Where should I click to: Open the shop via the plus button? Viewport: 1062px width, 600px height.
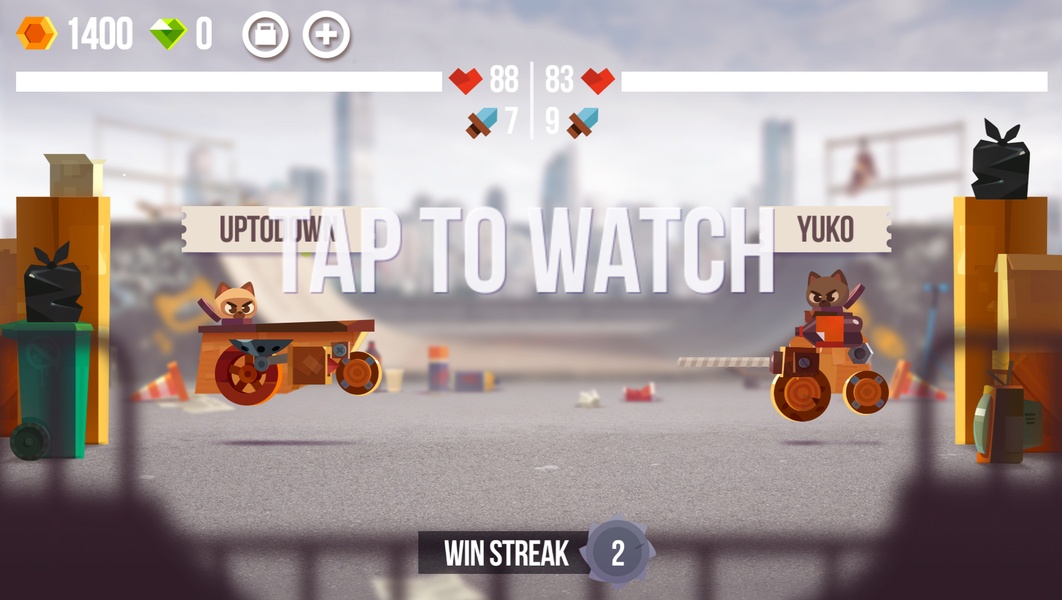pos(327,35)
